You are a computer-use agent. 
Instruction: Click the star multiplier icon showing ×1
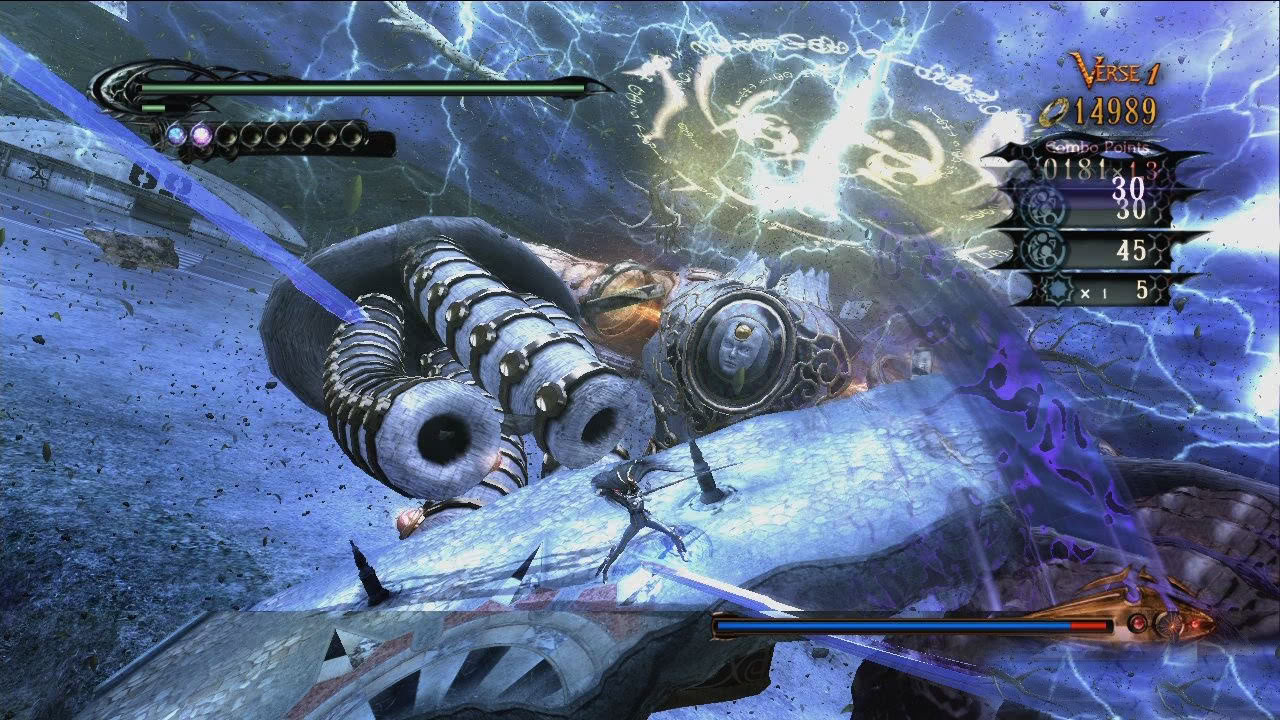[x=1056, y=293]
